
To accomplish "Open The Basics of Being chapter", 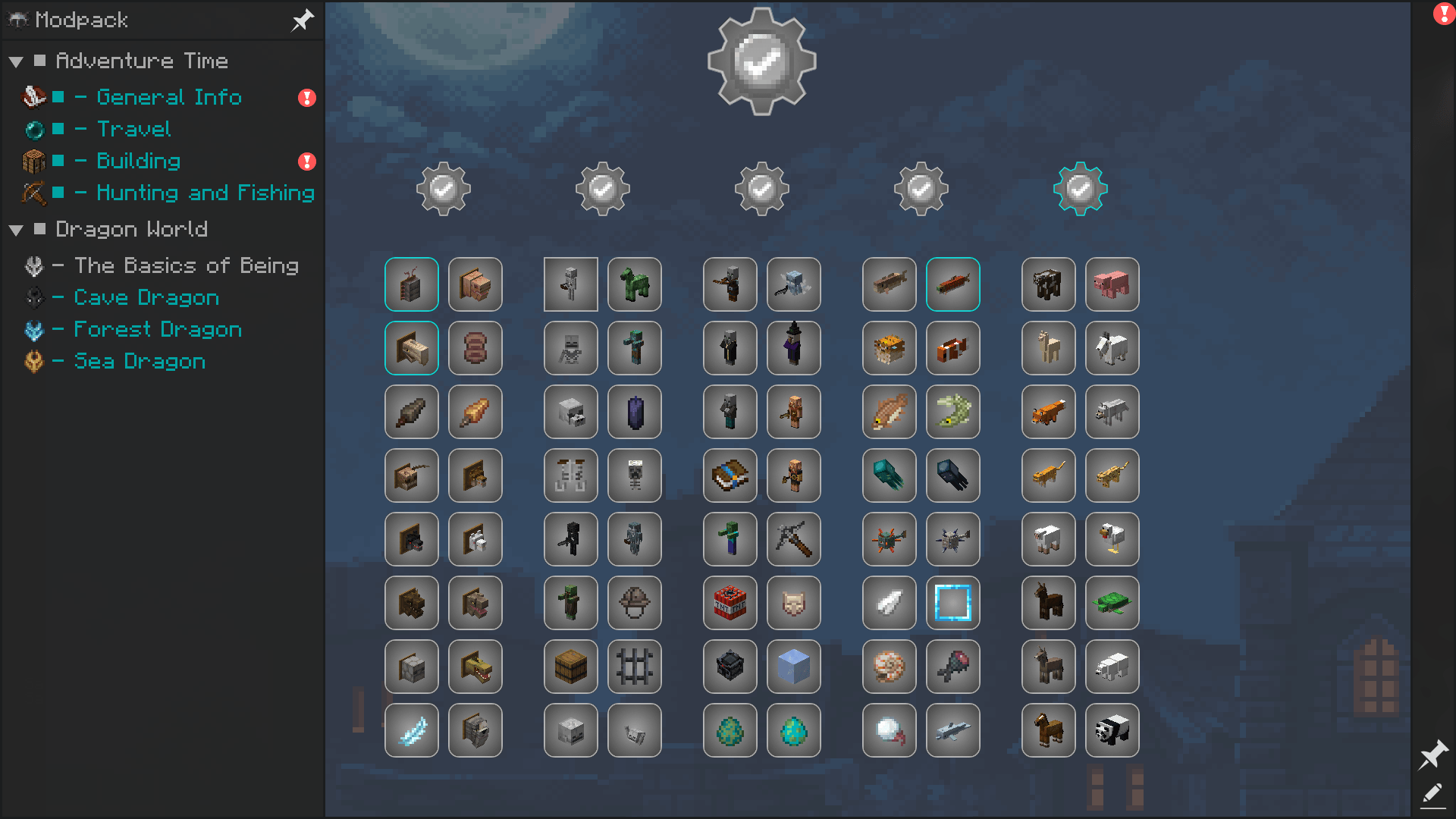I will [x=186, y=265].
